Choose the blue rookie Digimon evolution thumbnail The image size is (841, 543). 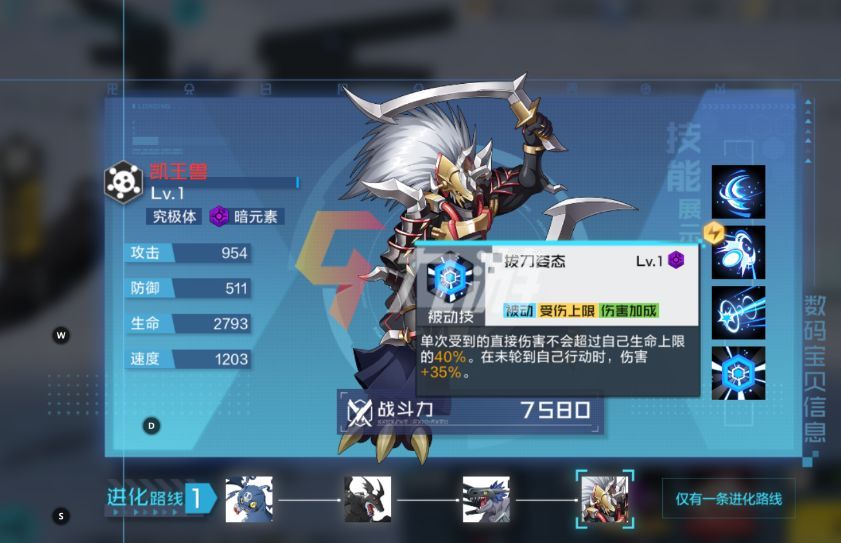(x=249, y=499)
